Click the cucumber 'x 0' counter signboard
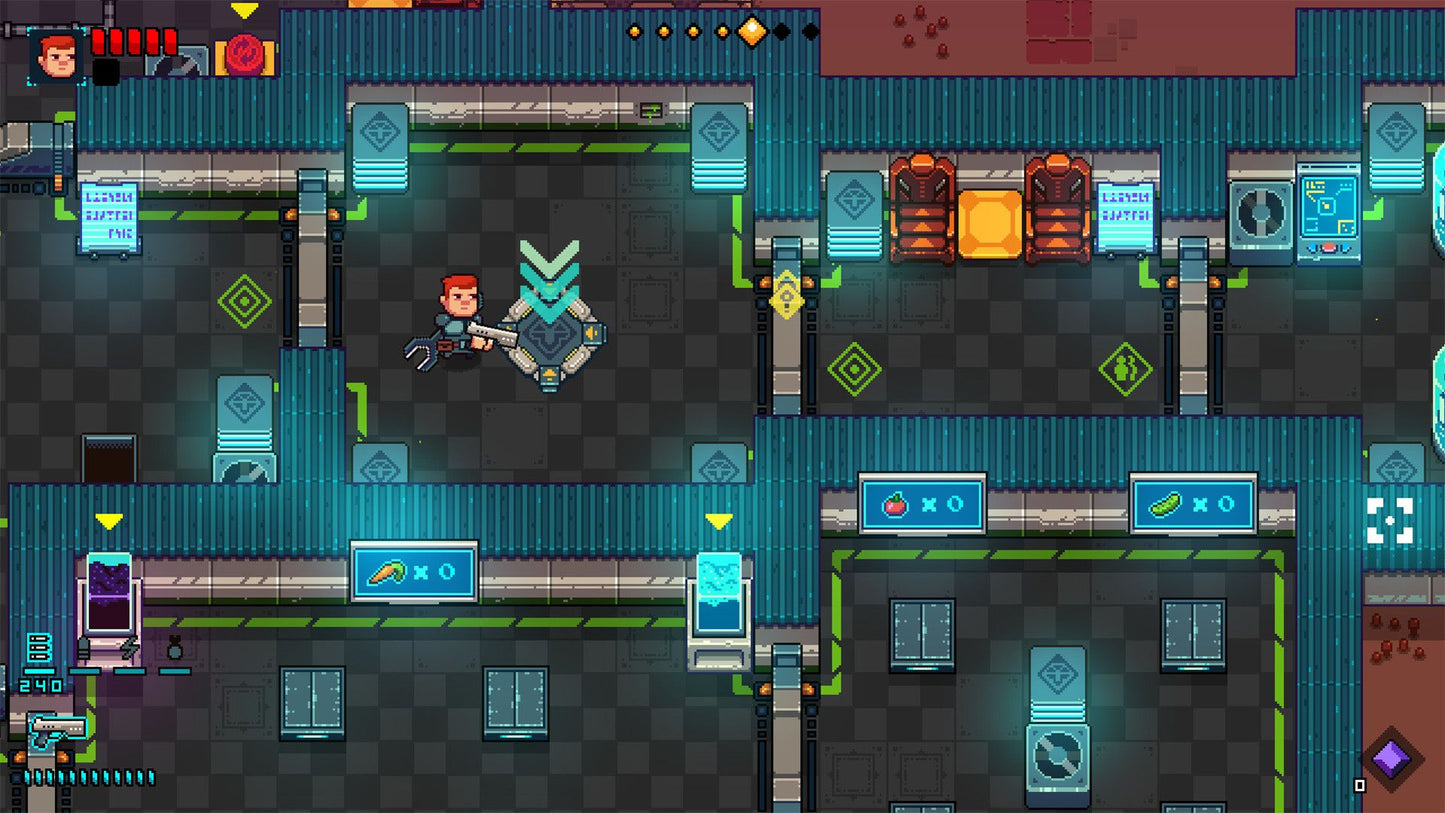Viewport: 1445px width, 813px height. point(1192,505)
